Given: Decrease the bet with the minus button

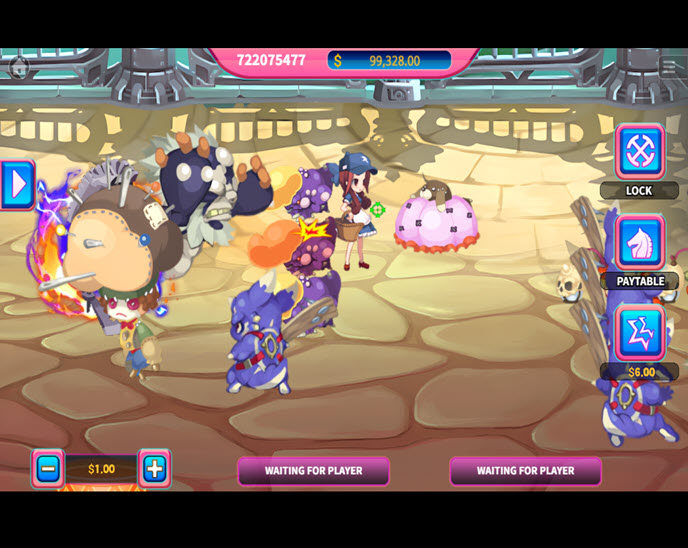Looking at the screenshot, I should tap(47, 468).
